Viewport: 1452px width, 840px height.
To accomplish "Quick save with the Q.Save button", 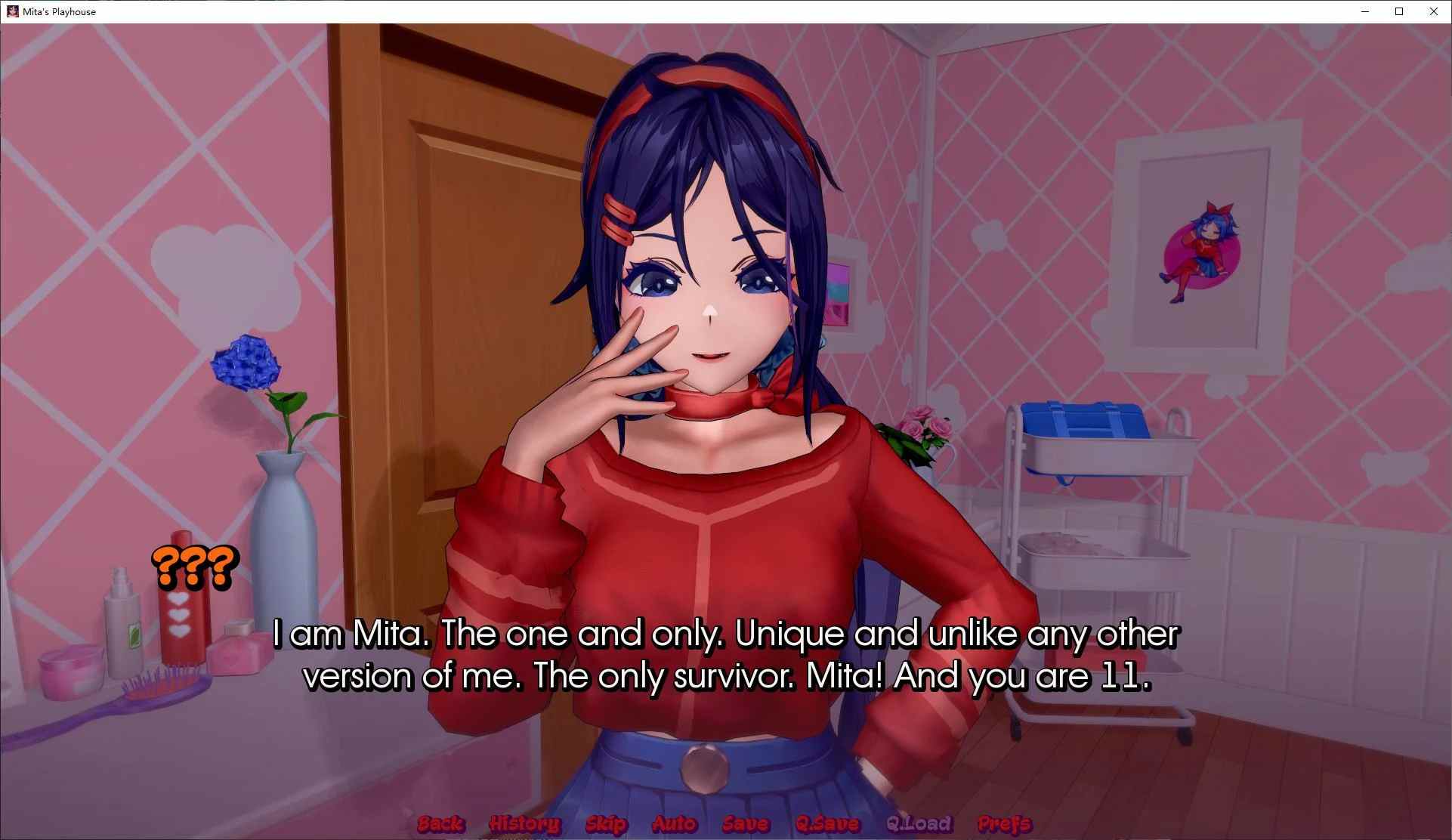I will click(x=827, y=823).
